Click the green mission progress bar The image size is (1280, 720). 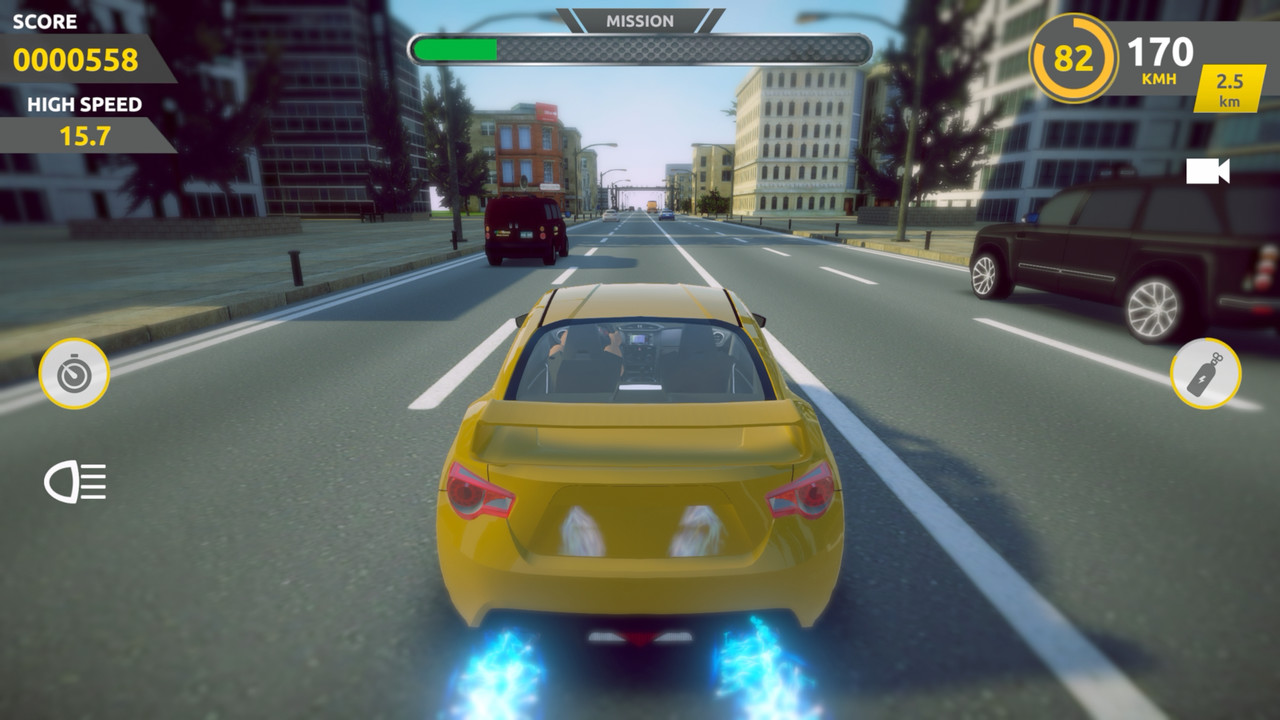pos(455,45)
